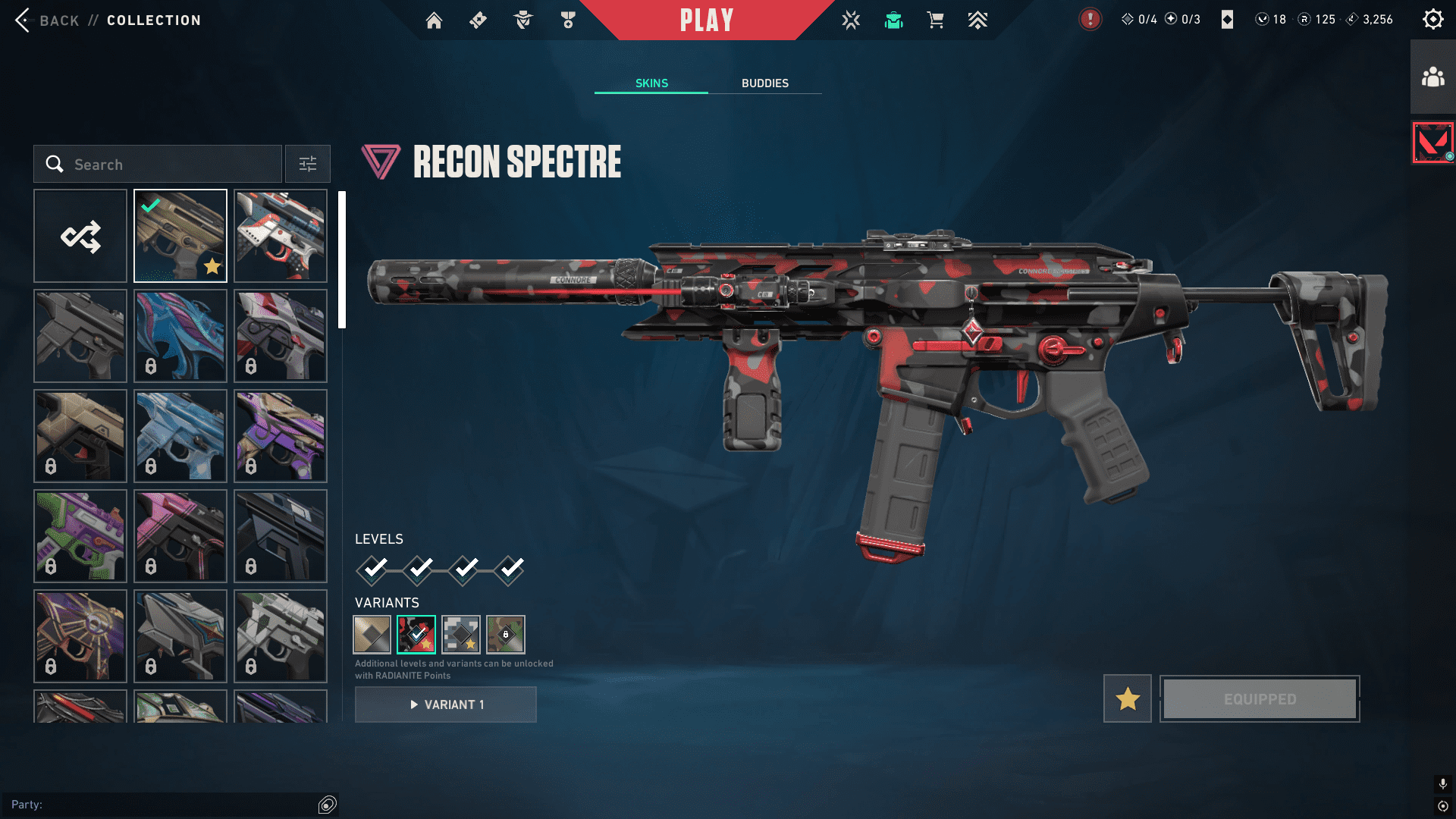Open the store cart icon
This screenshot has width=1456, height=819.
point(935,20)
